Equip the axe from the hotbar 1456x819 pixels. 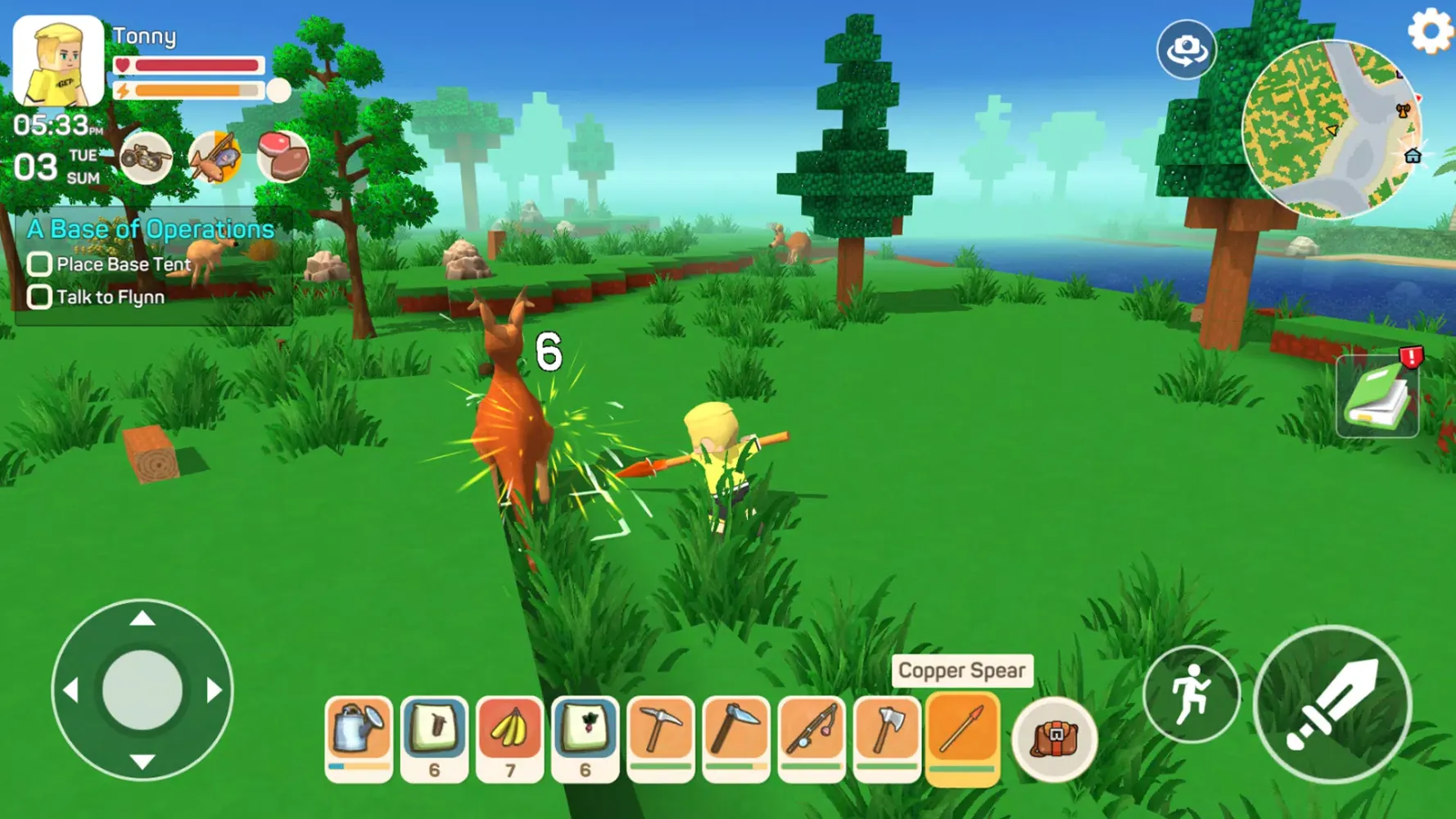[x=887, y=735]
